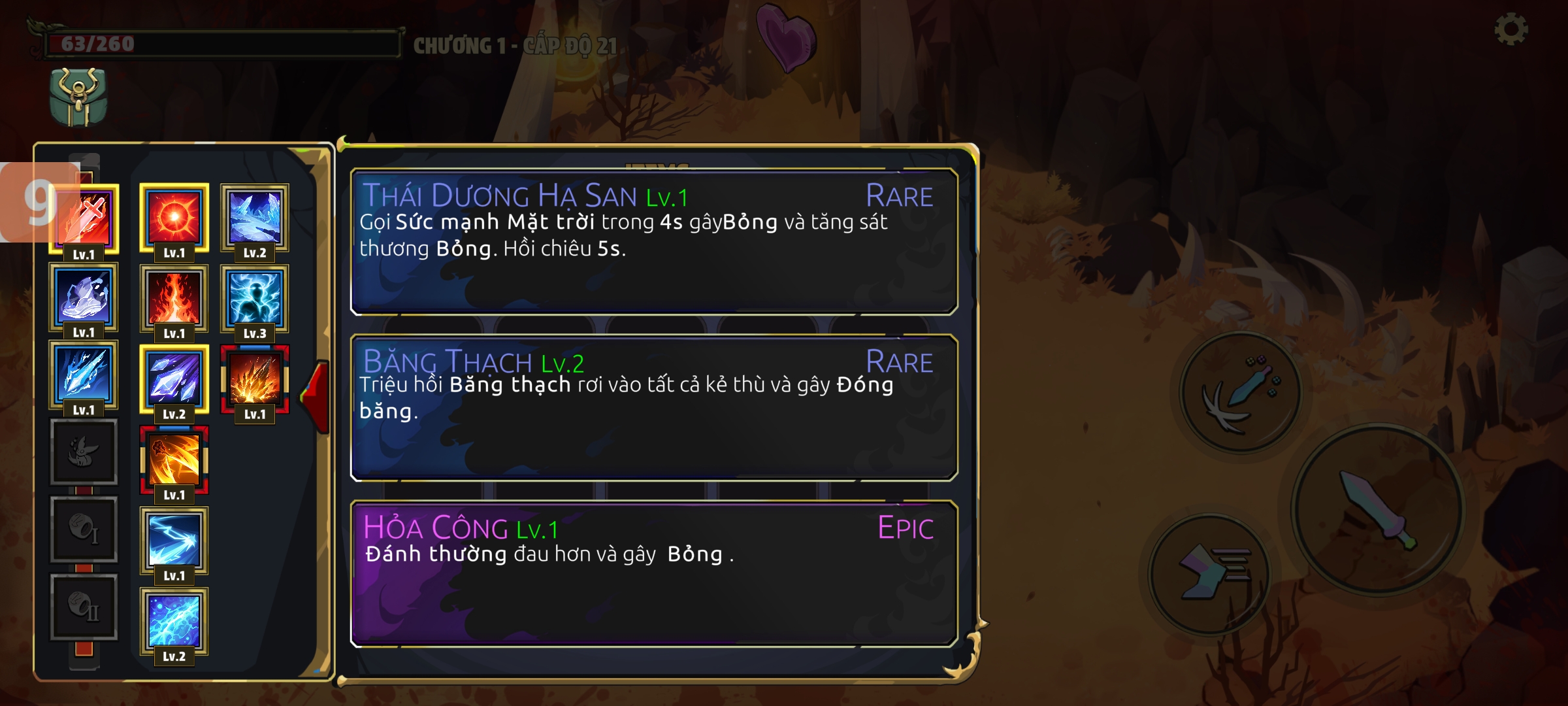Select the orange slash skill icon

click(x=174, y=460)
